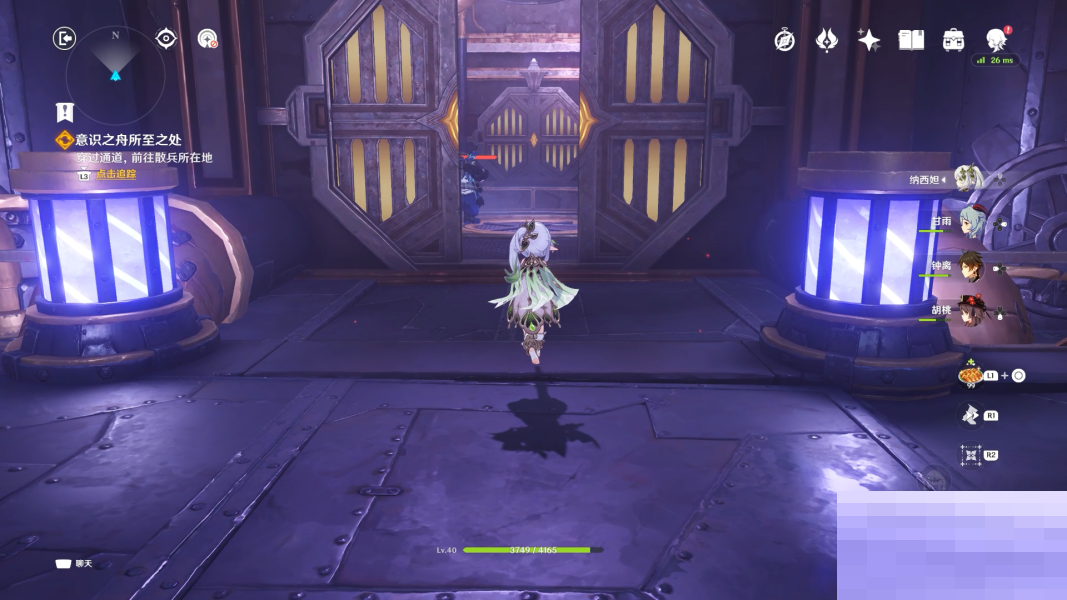Open the minimap compass

click(x=115, y=62)
